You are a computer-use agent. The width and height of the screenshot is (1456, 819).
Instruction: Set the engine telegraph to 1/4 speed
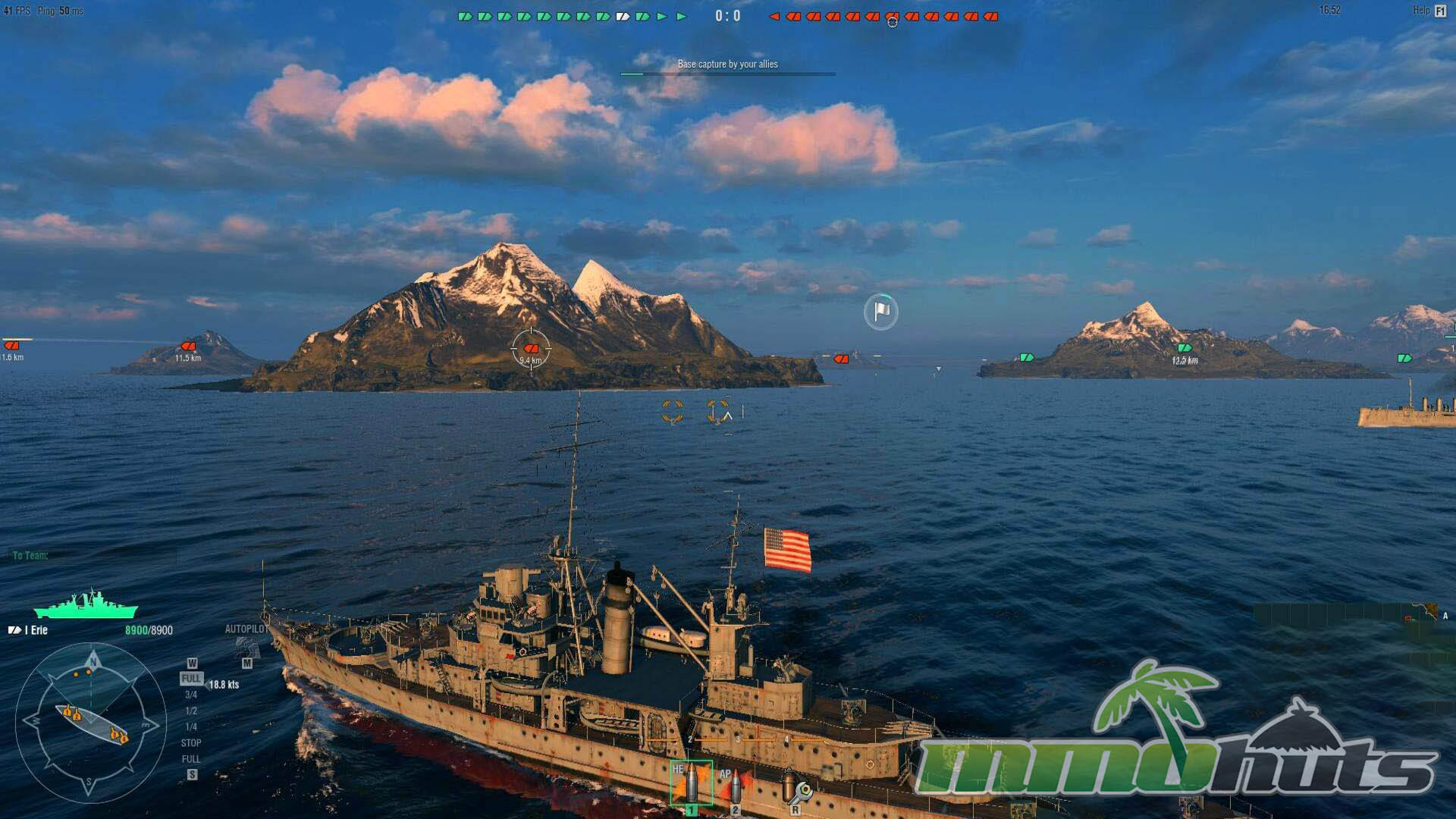click(191, 727)
